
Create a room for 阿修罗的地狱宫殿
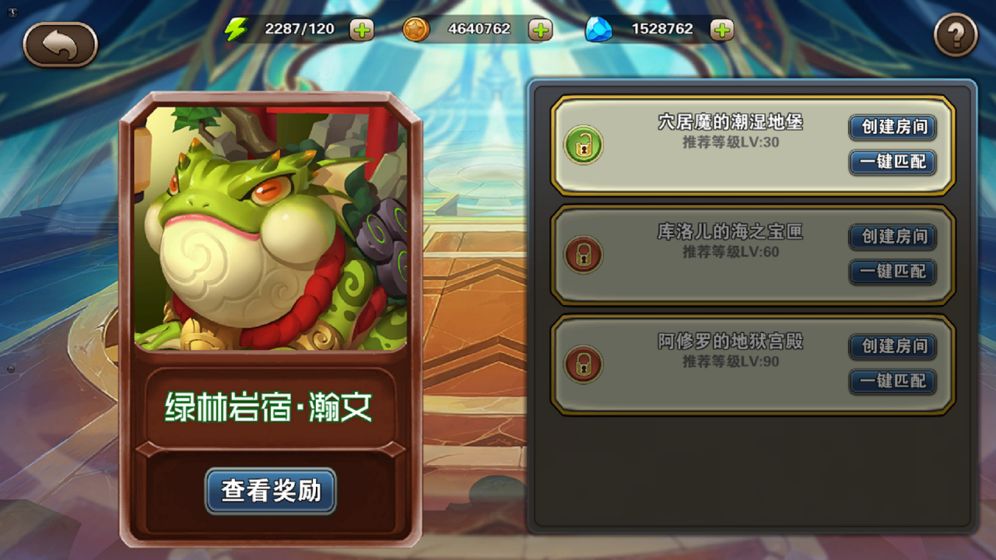pos(893,346)
